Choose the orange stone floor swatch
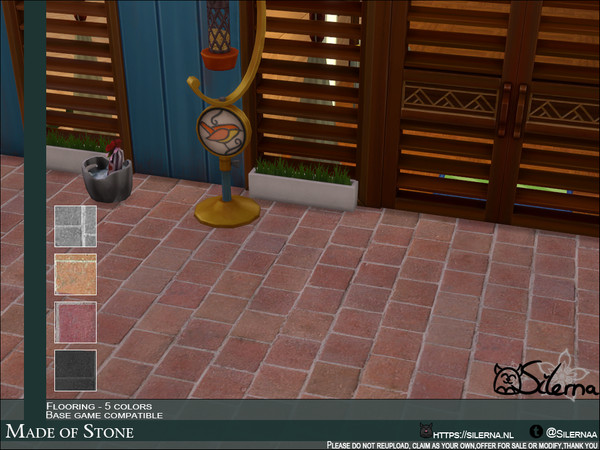600x450 pixels. 75,274
